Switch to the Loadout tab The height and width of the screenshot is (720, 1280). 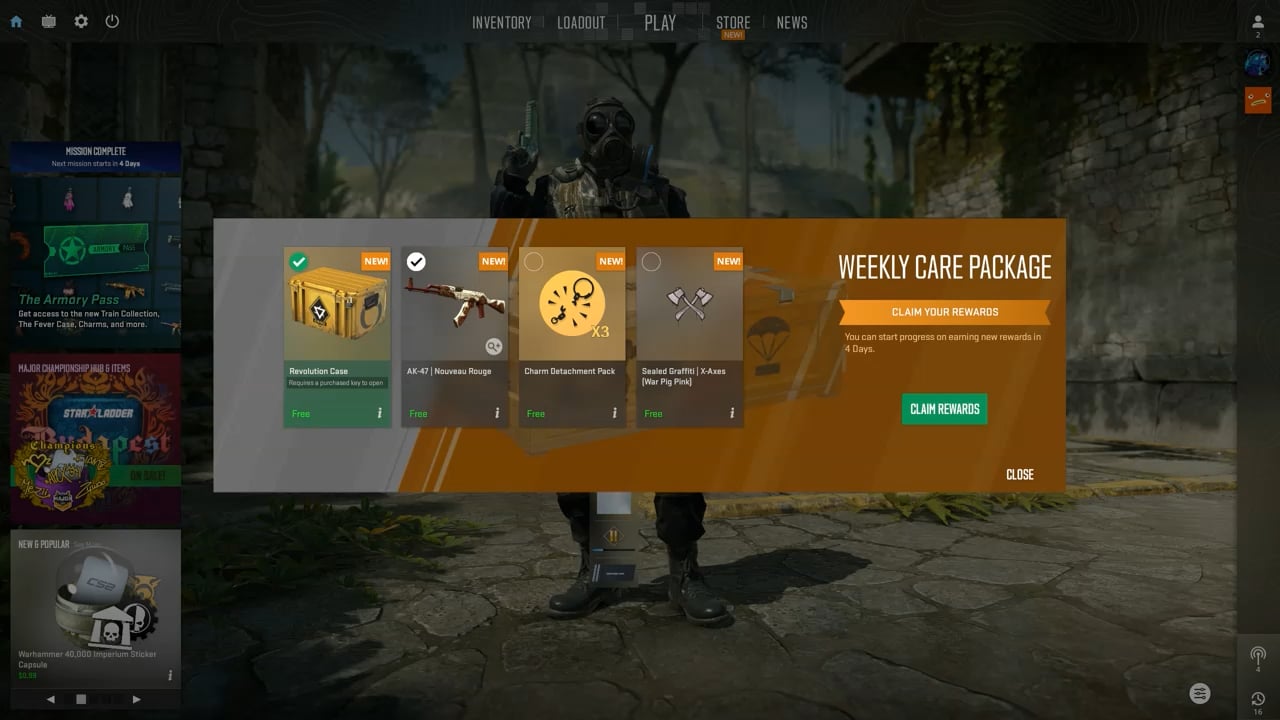581,22
